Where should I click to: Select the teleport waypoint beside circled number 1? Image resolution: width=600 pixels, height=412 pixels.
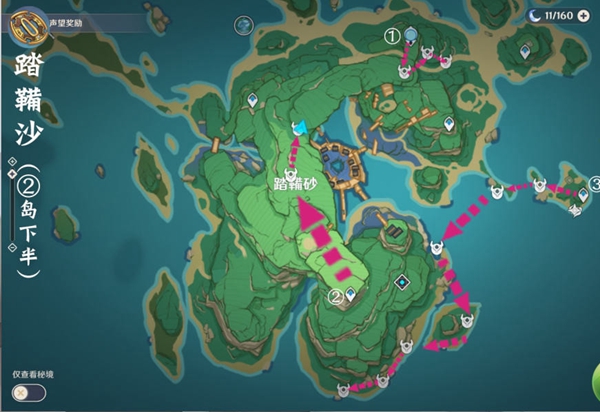(412, 35)
